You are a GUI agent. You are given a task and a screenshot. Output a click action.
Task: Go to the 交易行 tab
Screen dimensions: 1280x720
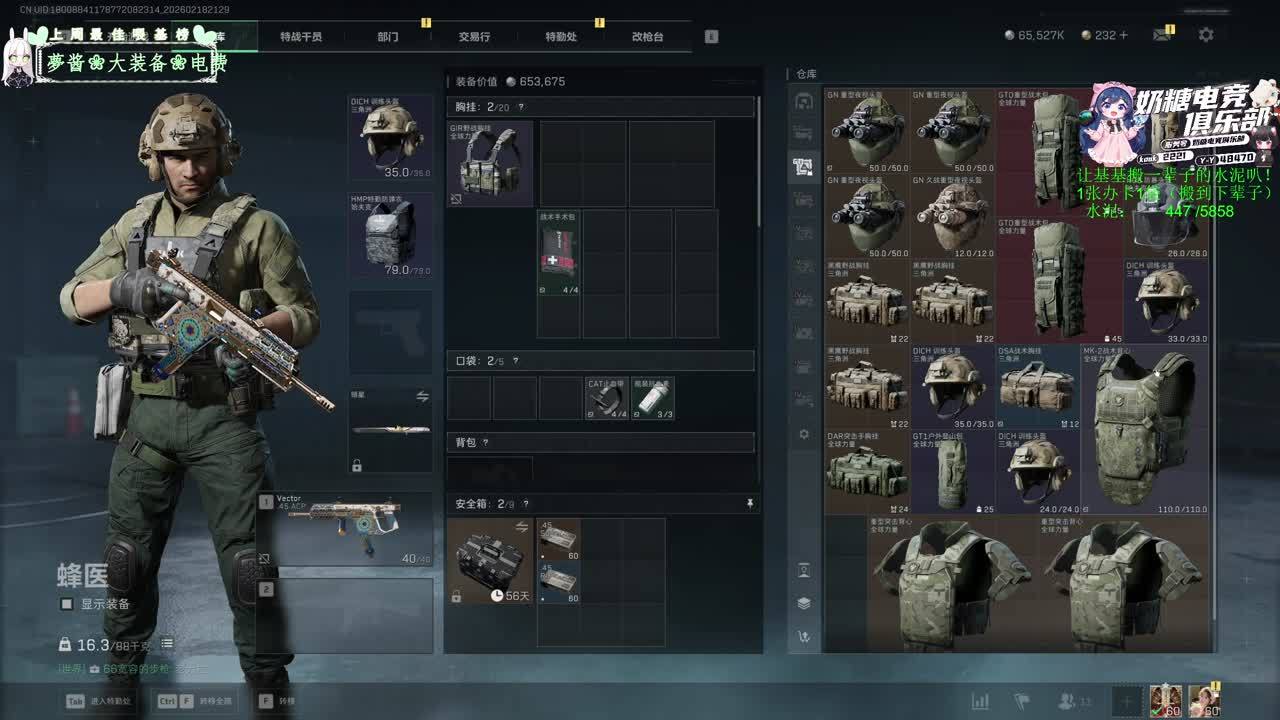[474, 37]
